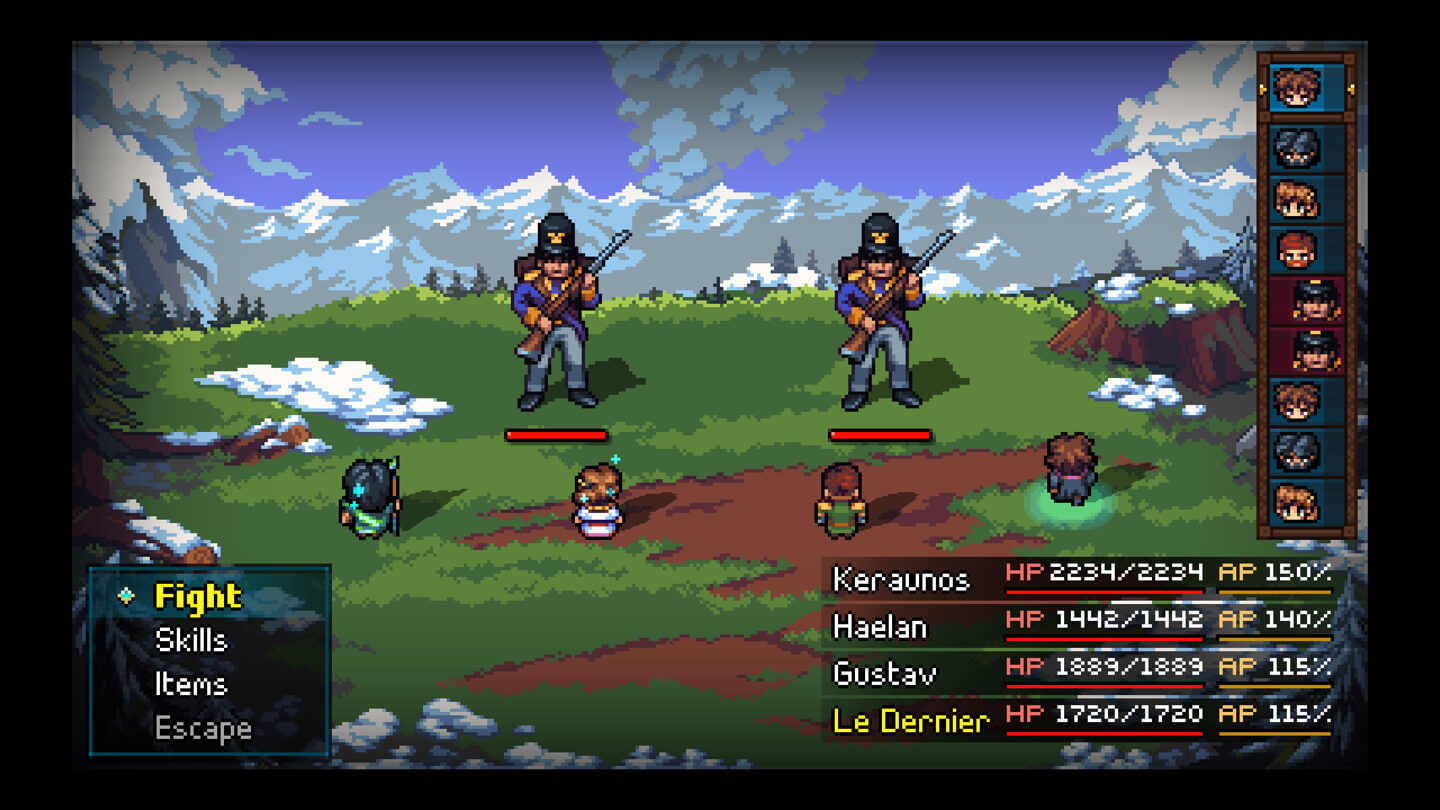Viewport: 1440px width, 810px height.
Task: Click the gray-haired character portrait in the sidebar
Action: pos(1301,146)
